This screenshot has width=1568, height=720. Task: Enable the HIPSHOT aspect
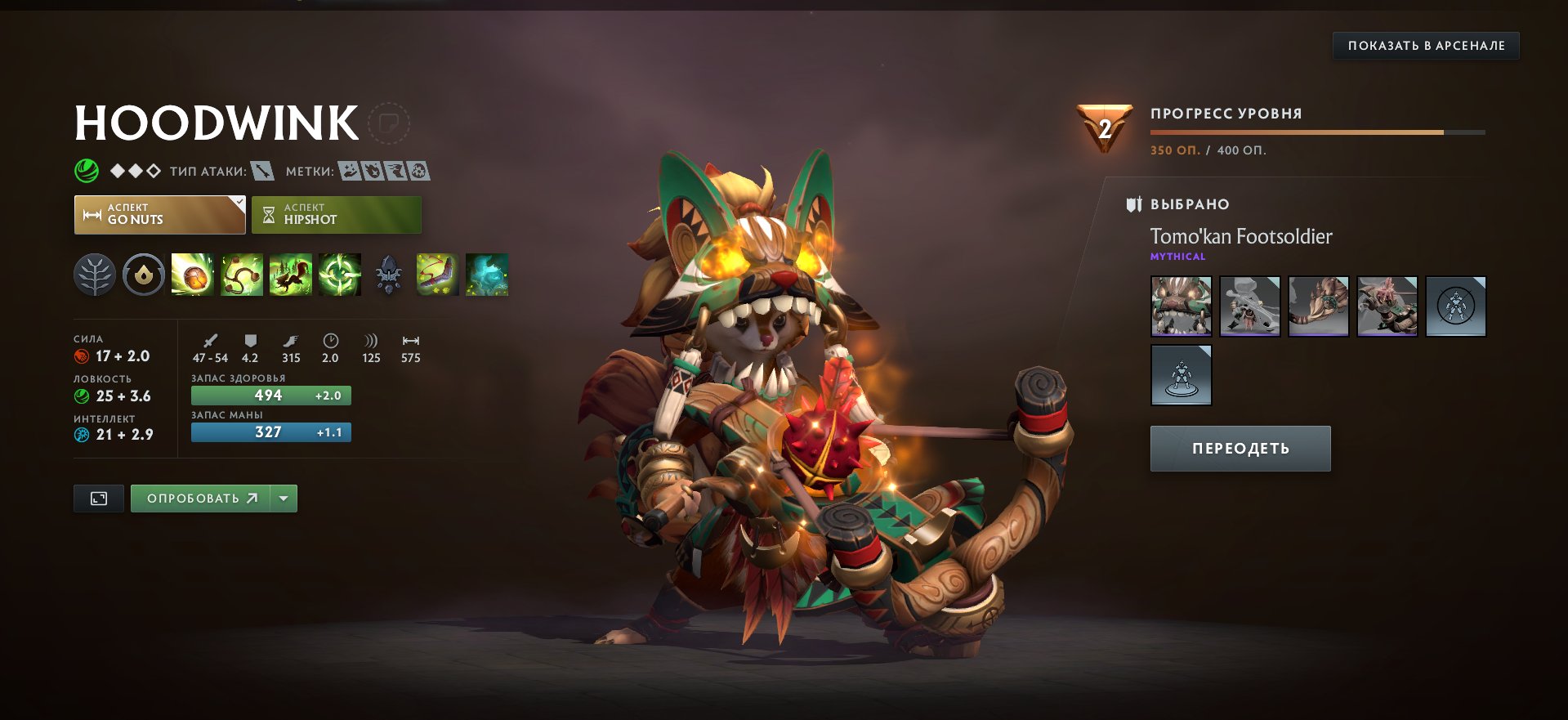pos(336,214)
